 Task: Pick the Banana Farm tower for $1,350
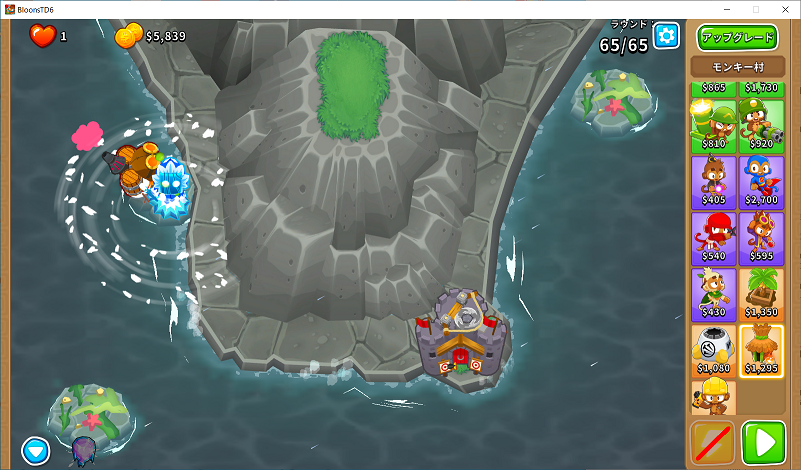(x=762, y=294)
